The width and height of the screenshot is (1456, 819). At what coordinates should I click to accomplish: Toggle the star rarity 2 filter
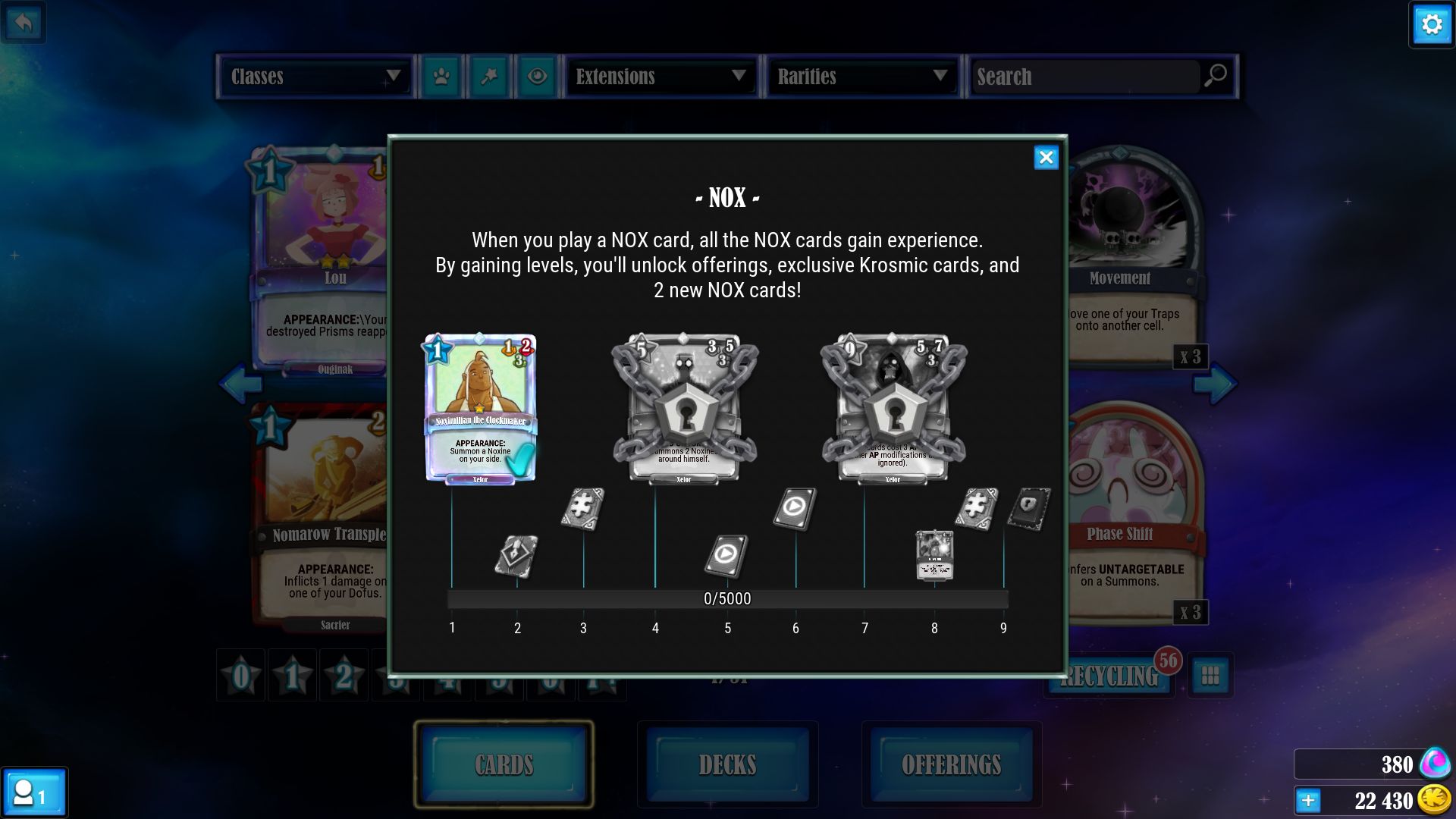344,674
